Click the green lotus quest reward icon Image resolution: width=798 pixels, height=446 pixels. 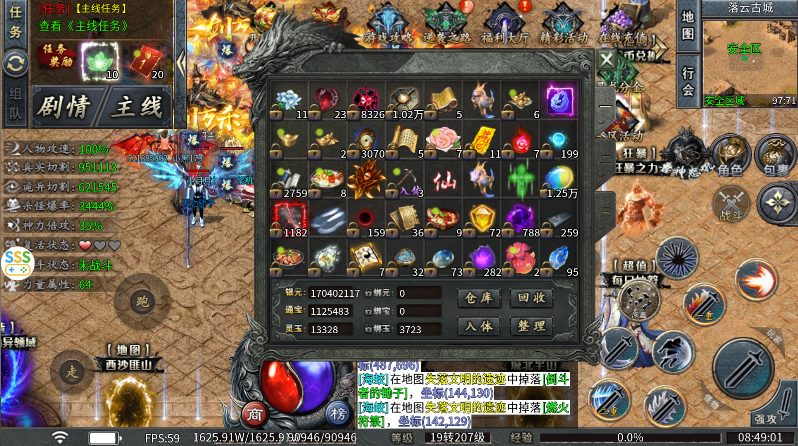pos(100,62)
